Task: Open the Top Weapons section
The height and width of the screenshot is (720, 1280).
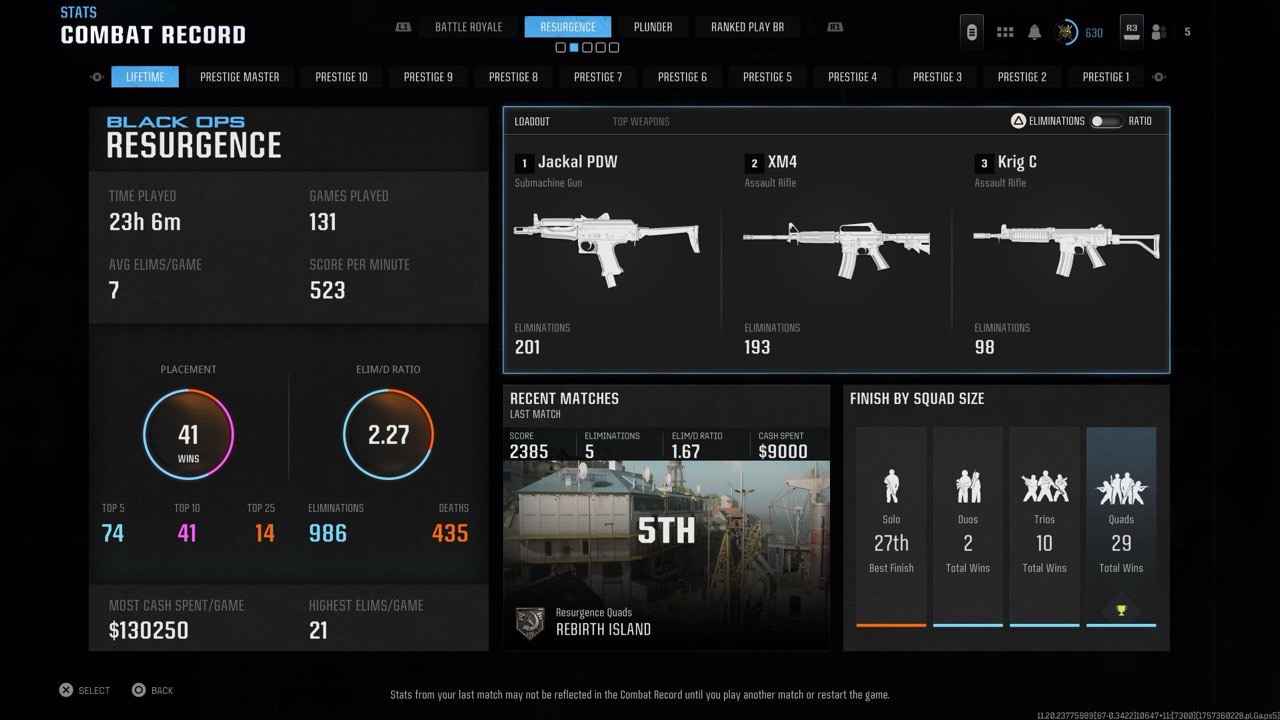Action: click(x=641, y=122)
